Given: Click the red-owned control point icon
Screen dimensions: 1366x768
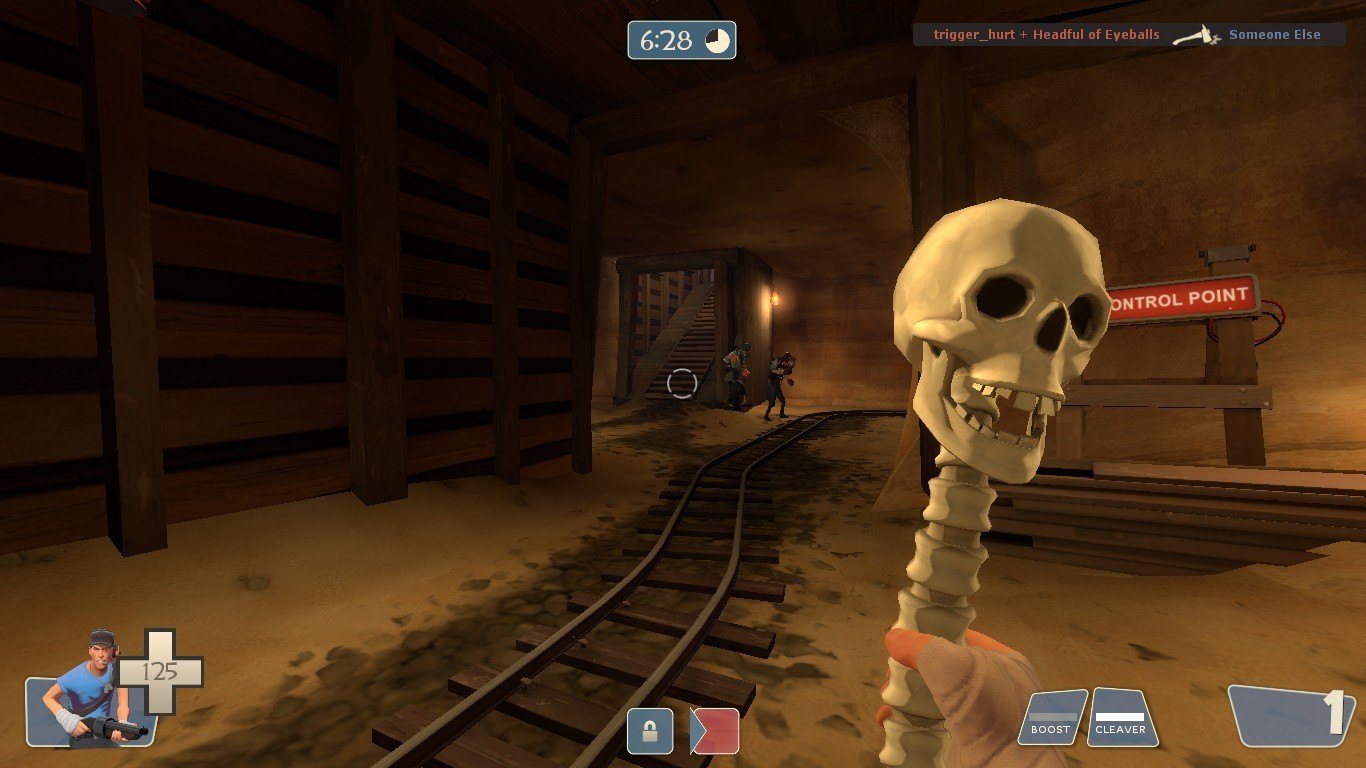Looking at the screenshot, I should tap(715, 731).
